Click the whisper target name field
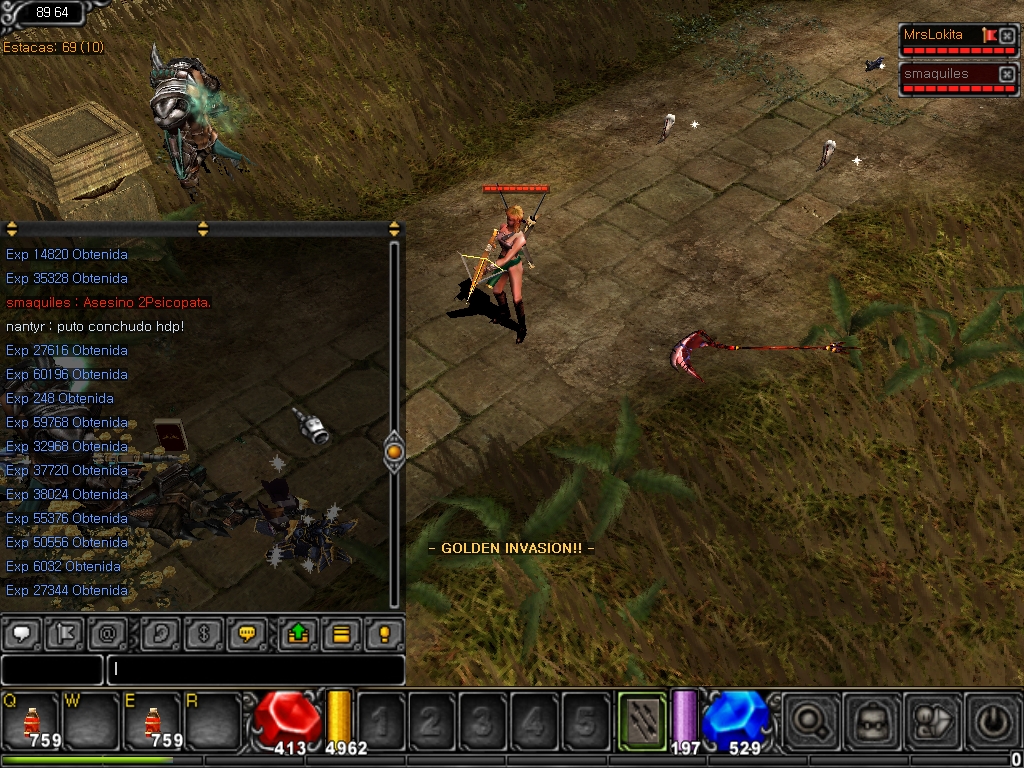 coord(52,669)
